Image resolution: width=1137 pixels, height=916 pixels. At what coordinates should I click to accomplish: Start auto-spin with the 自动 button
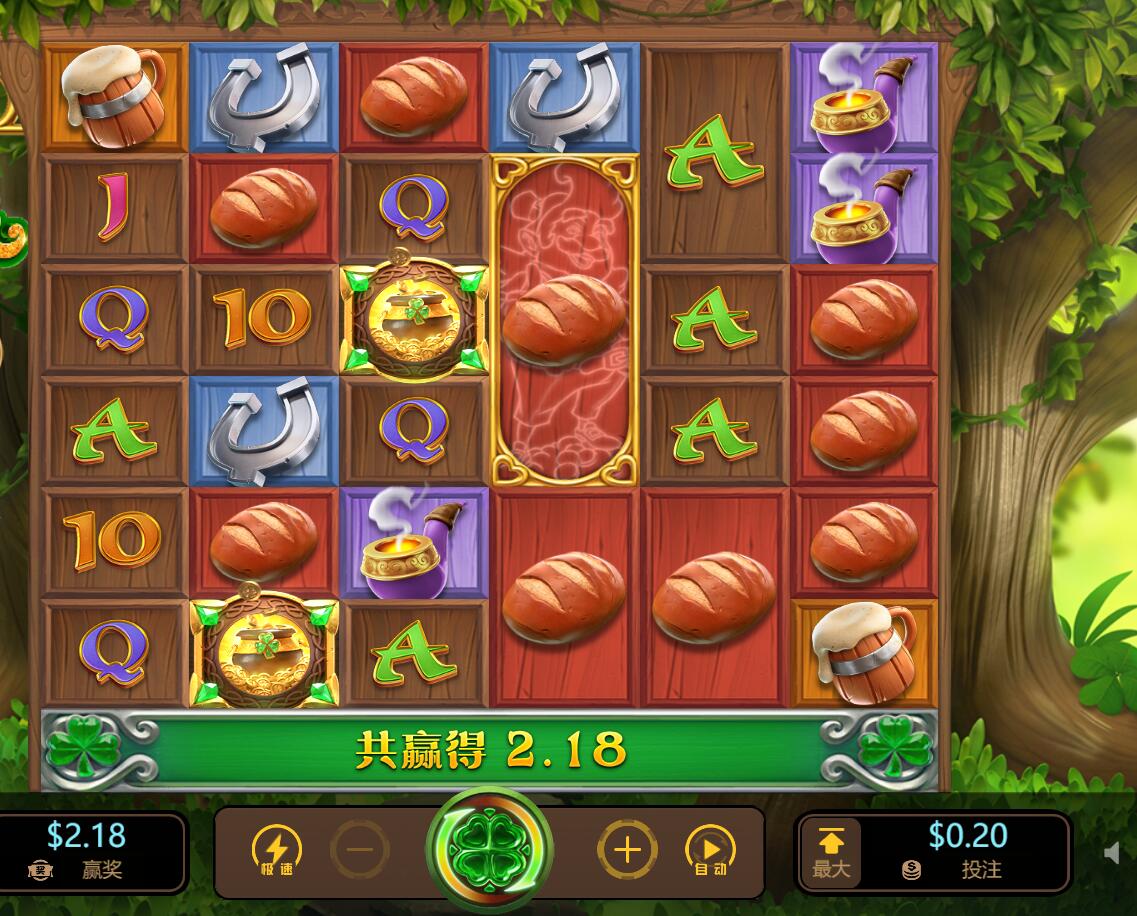coord(710,851)
